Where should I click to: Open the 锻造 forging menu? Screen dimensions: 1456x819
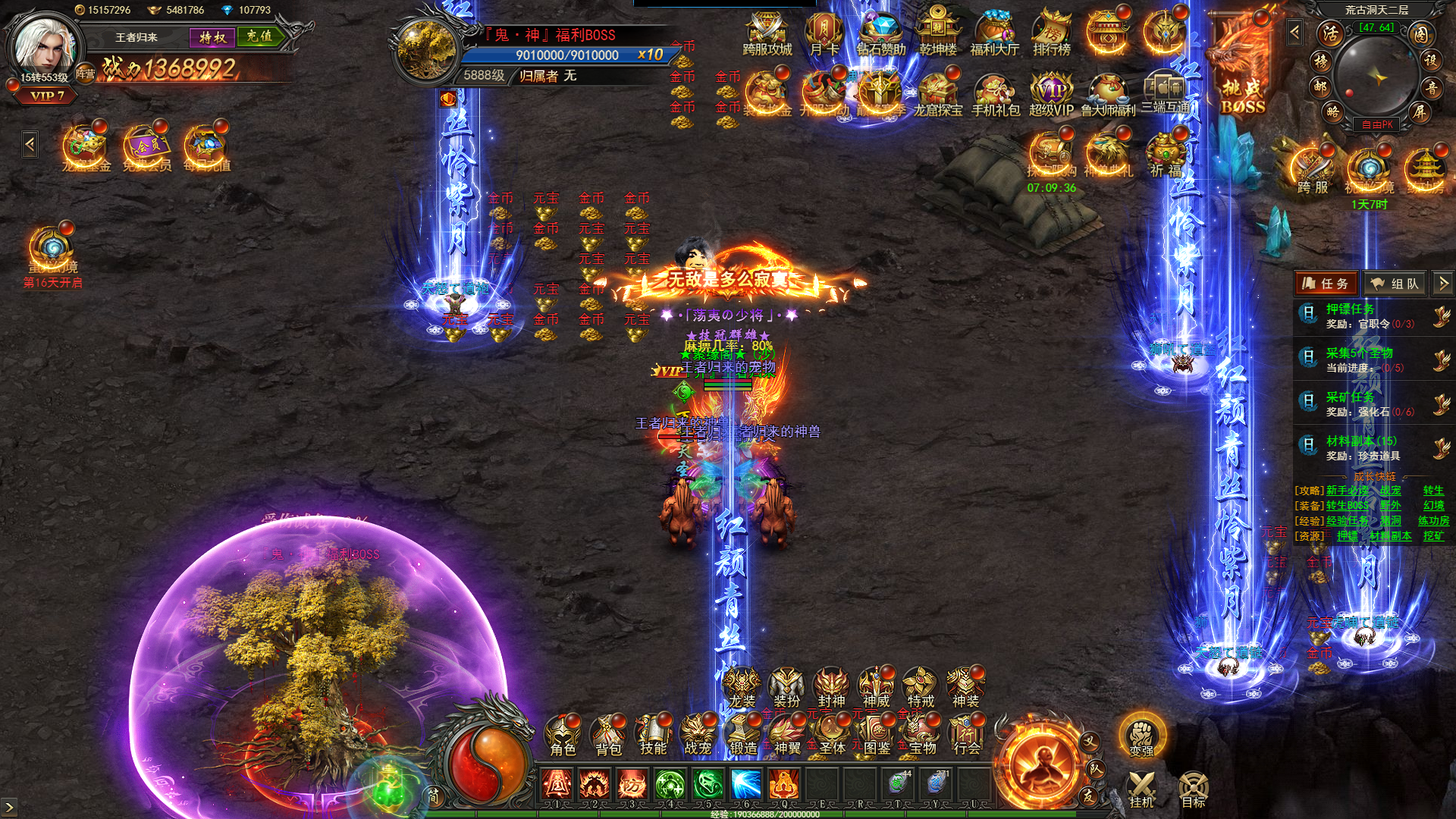(x=742, y=736)
